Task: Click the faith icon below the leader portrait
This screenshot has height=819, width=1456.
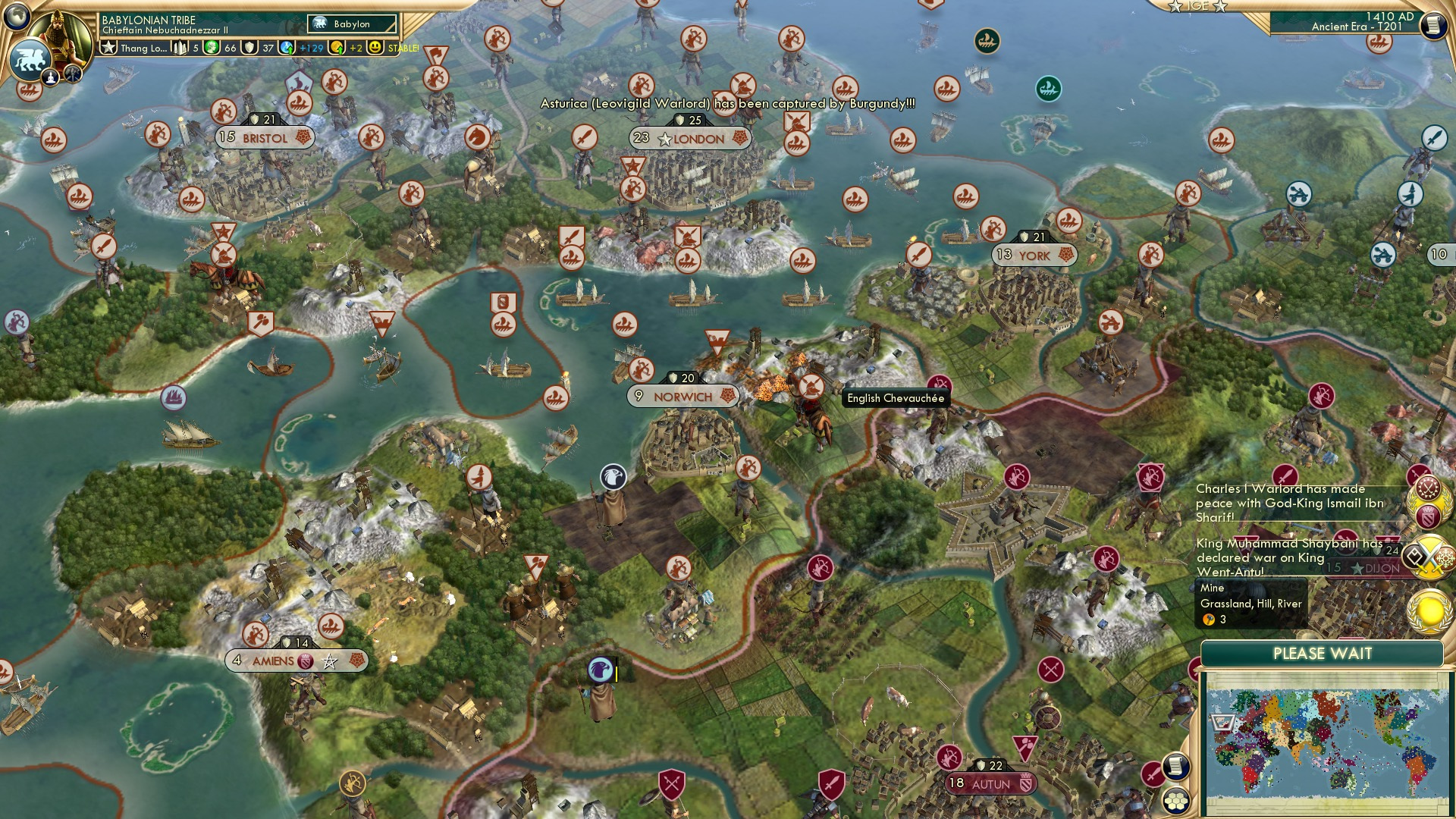Action: coord(50,78)
